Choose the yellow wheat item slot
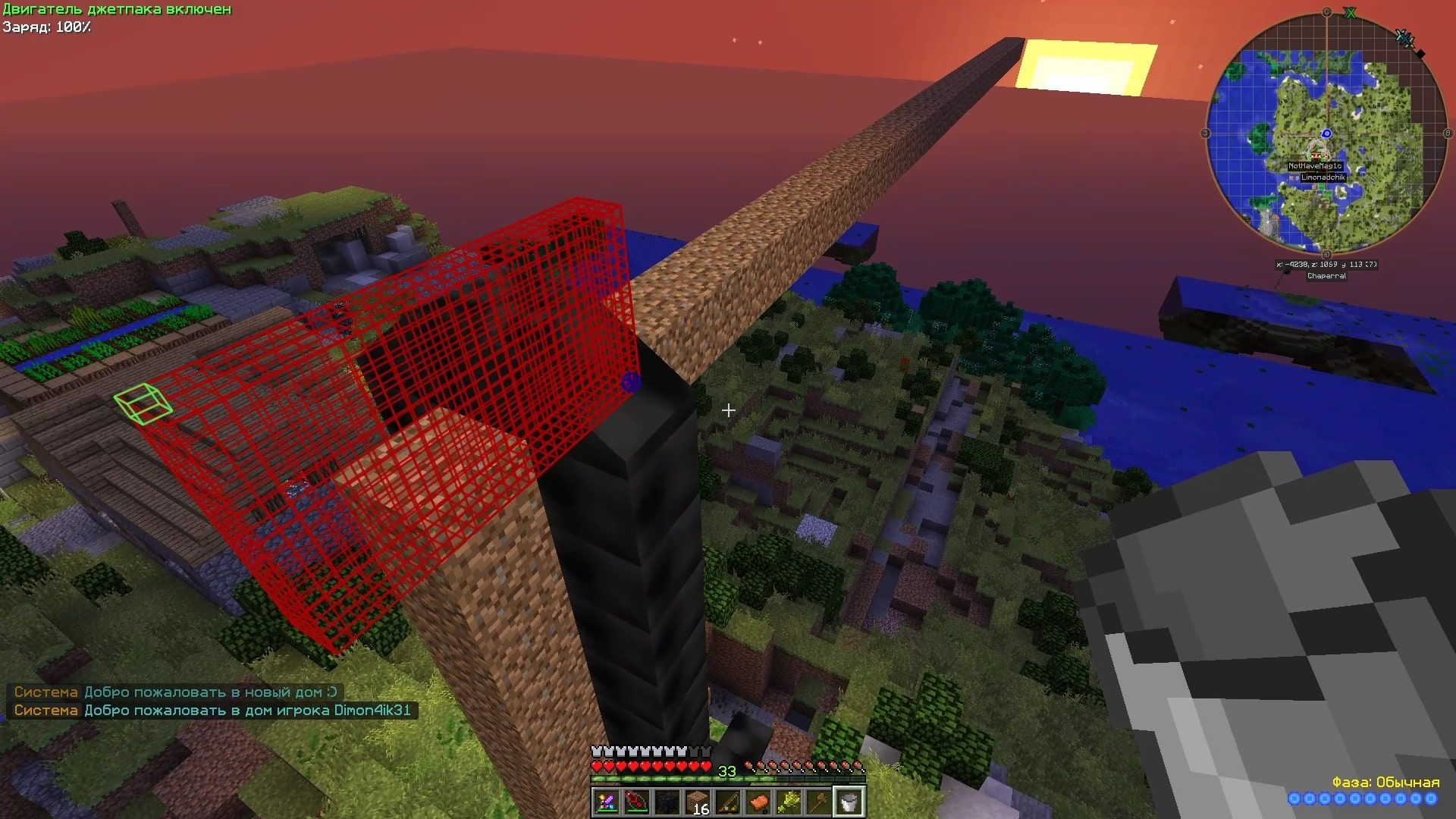Screen dimensions: 1456x819 (x=789, y=802)
